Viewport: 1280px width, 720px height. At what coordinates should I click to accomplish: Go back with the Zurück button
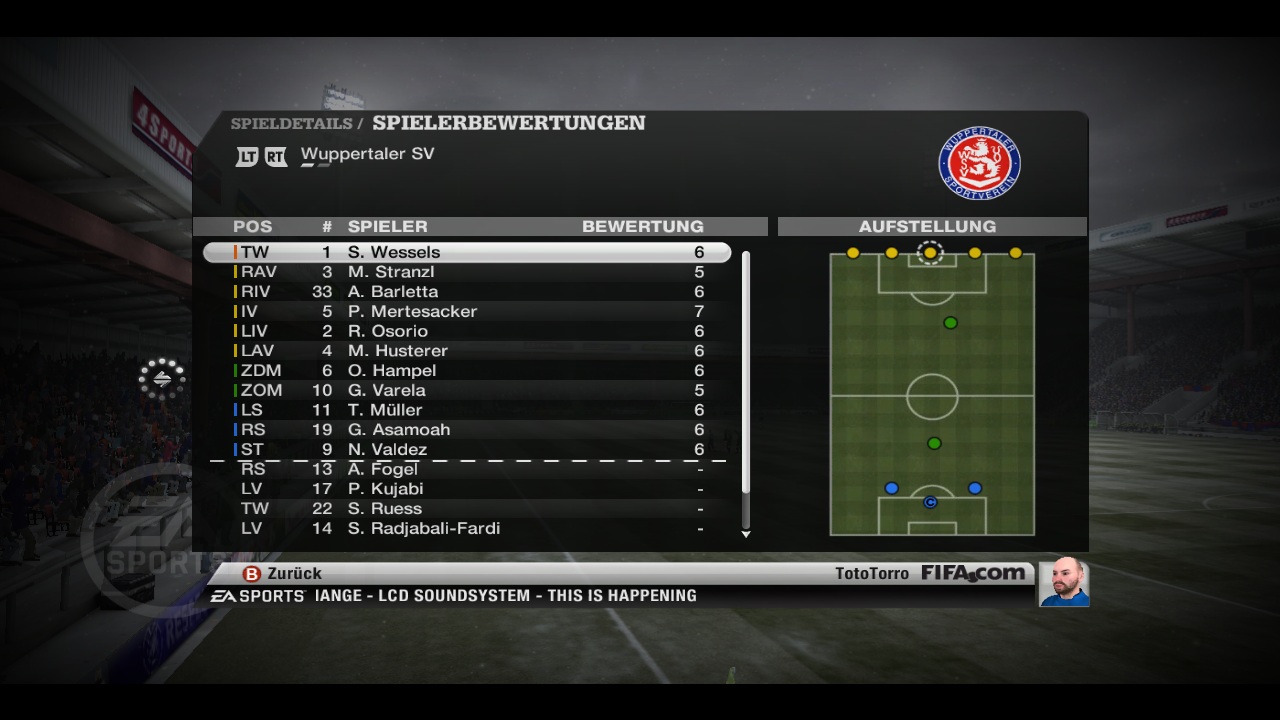[x=283, y=574]
